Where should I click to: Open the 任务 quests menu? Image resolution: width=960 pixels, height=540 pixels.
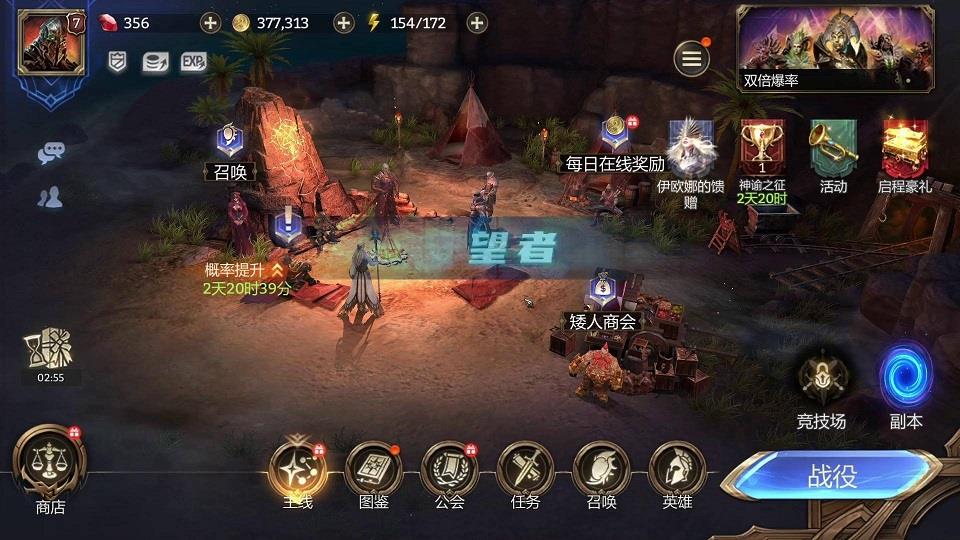(525, 470)
